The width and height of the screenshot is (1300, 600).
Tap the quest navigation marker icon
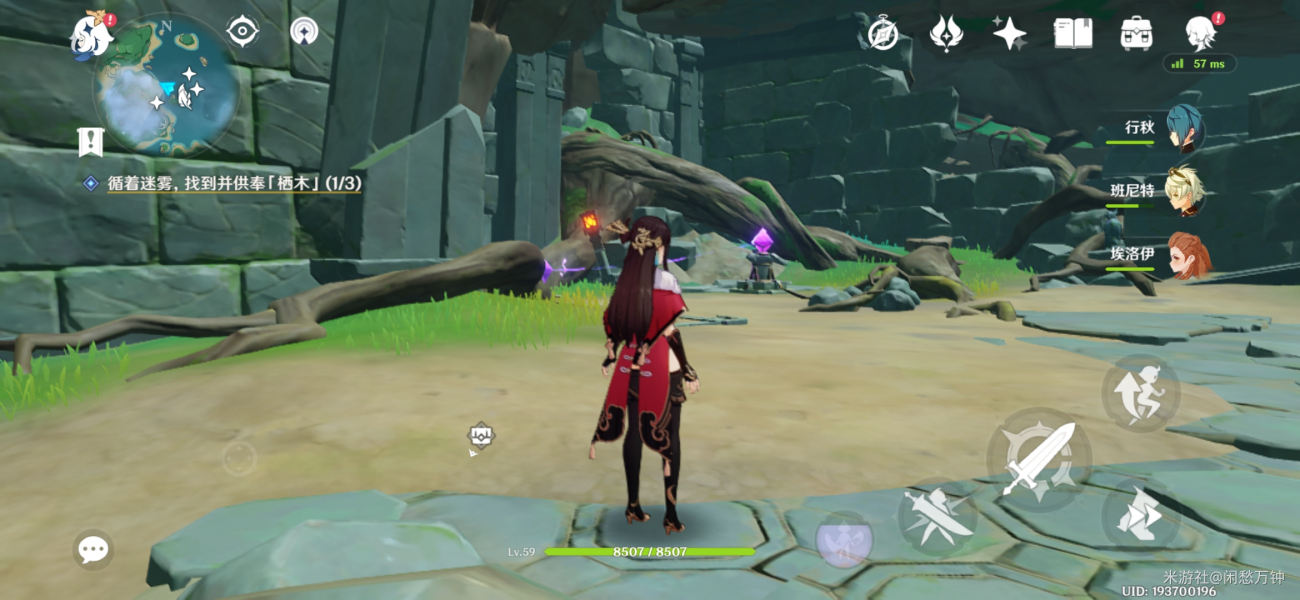[91, 142]
